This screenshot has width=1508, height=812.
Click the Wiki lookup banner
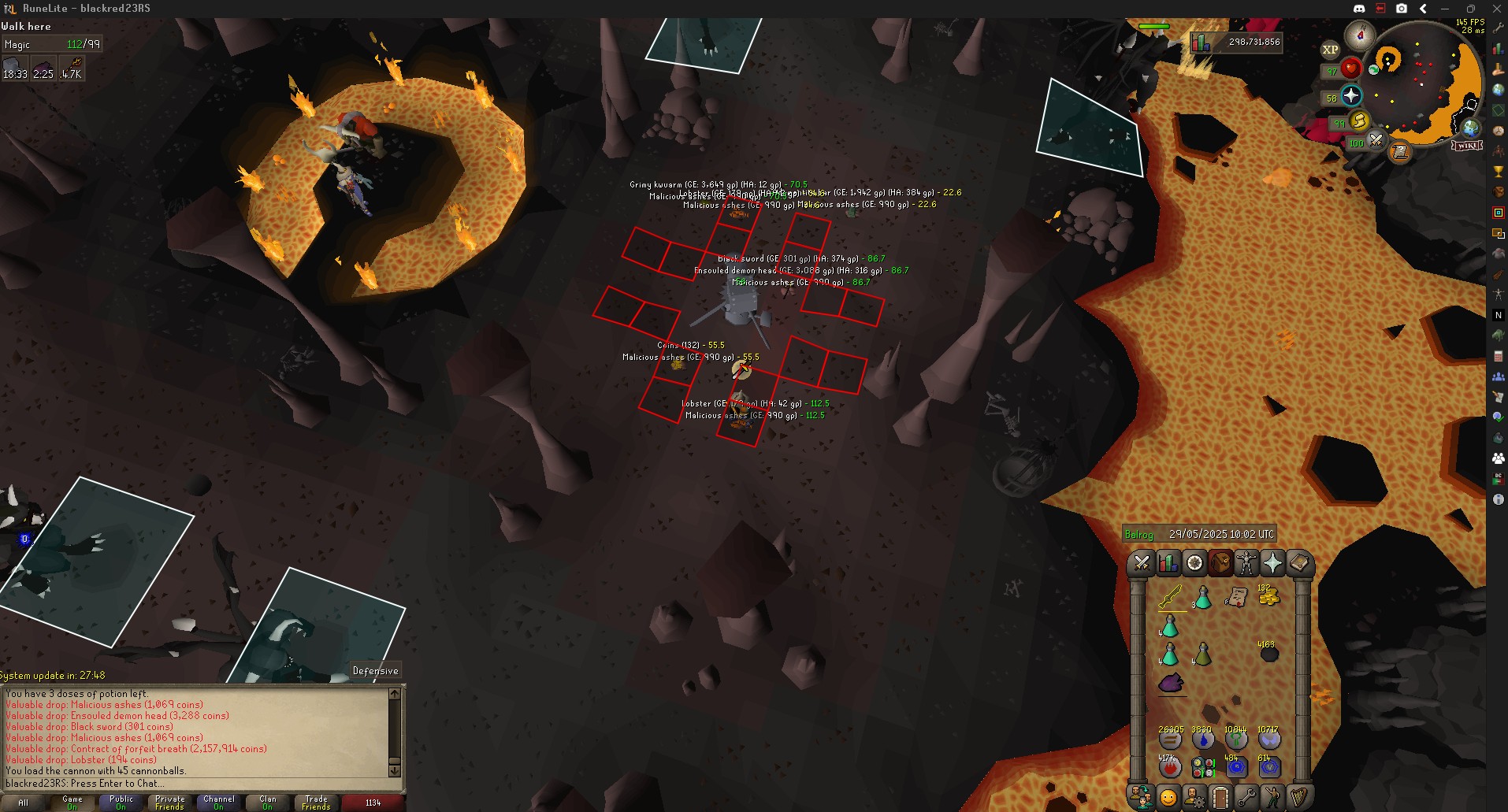pyautogui.click(x=1467, y=146)
